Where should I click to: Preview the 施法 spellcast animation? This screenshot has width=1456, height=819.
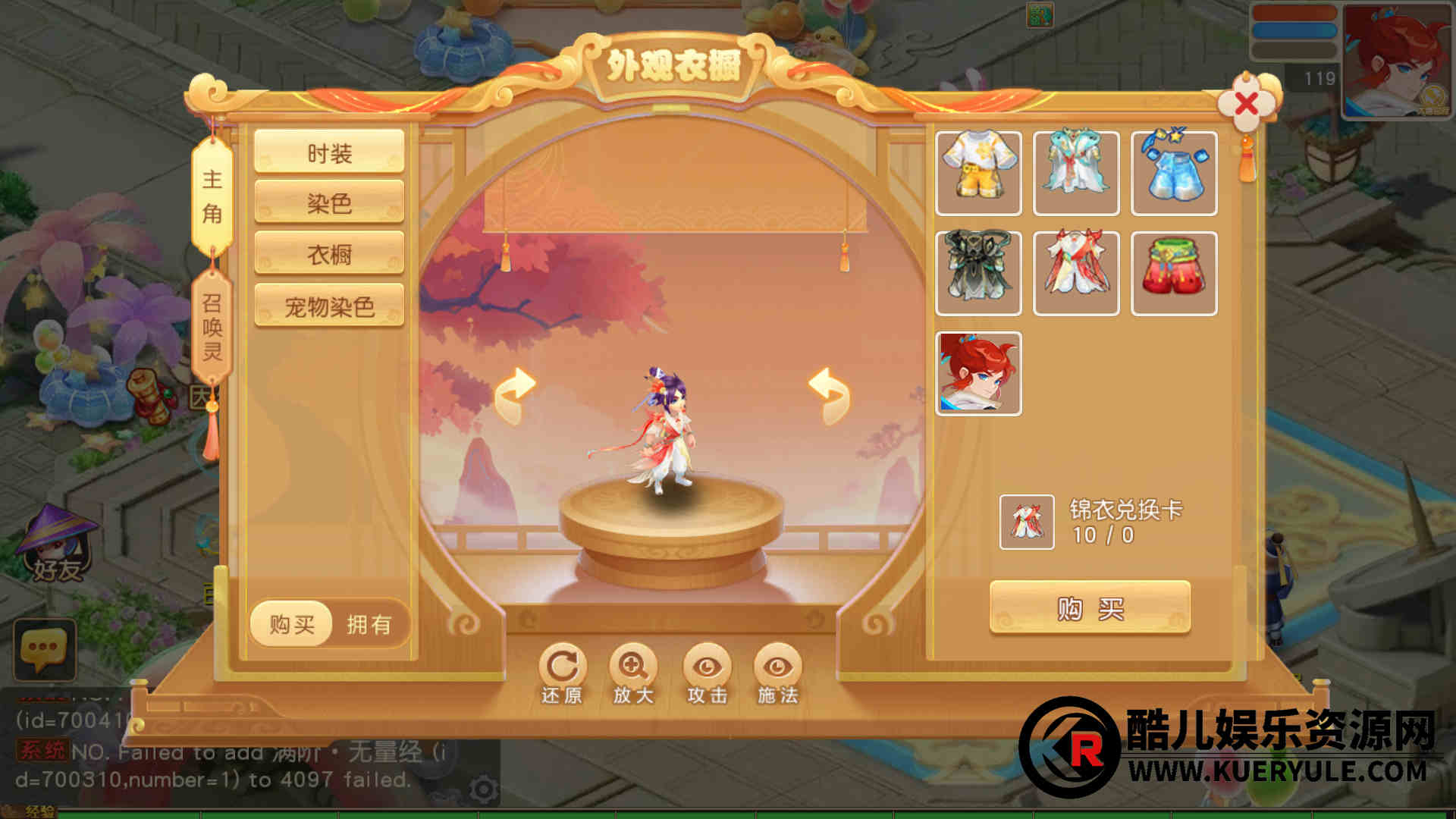[777, 673]
